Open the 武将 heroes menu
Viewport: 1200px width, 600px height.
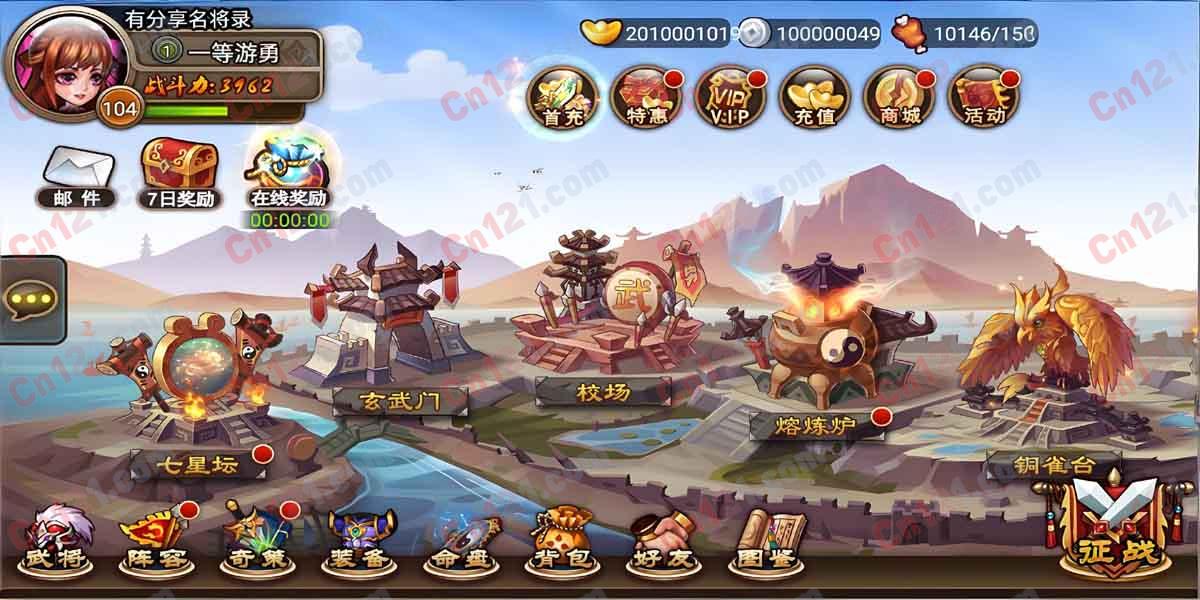[55, 541]
